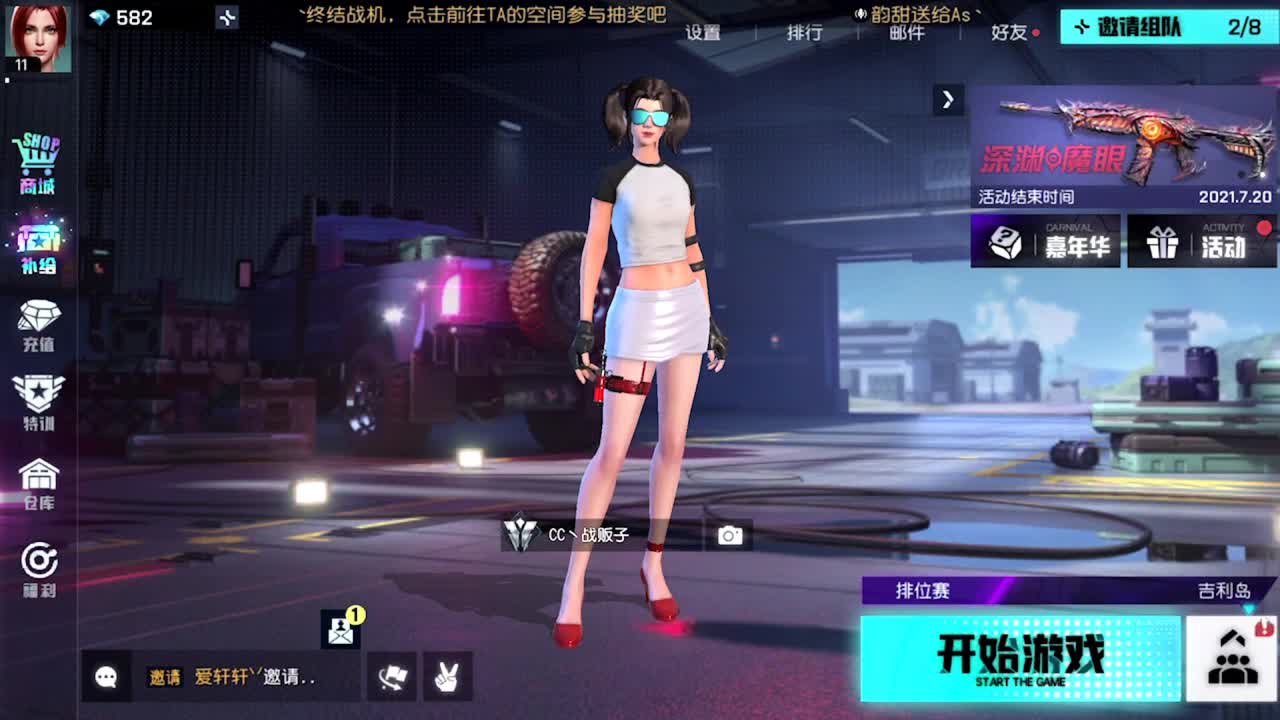This screenshot has height=720, width=1280.
Task: Open the 仓库 warehouse inventory
Action: tap(39, 488)
